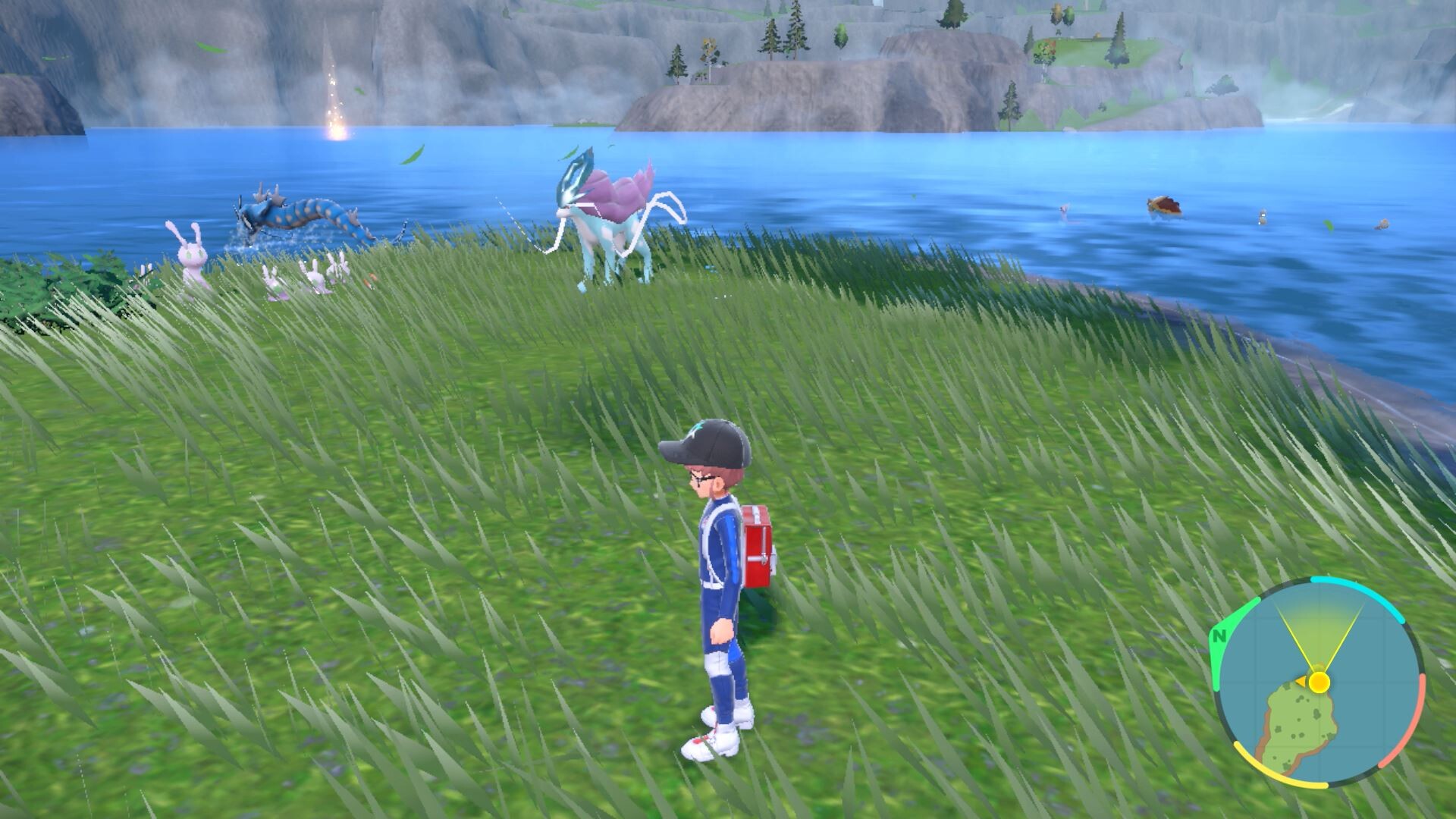Click the island shape shown on the minimap
Screen dimensions: 1456x819
[x=1299, y=722]
